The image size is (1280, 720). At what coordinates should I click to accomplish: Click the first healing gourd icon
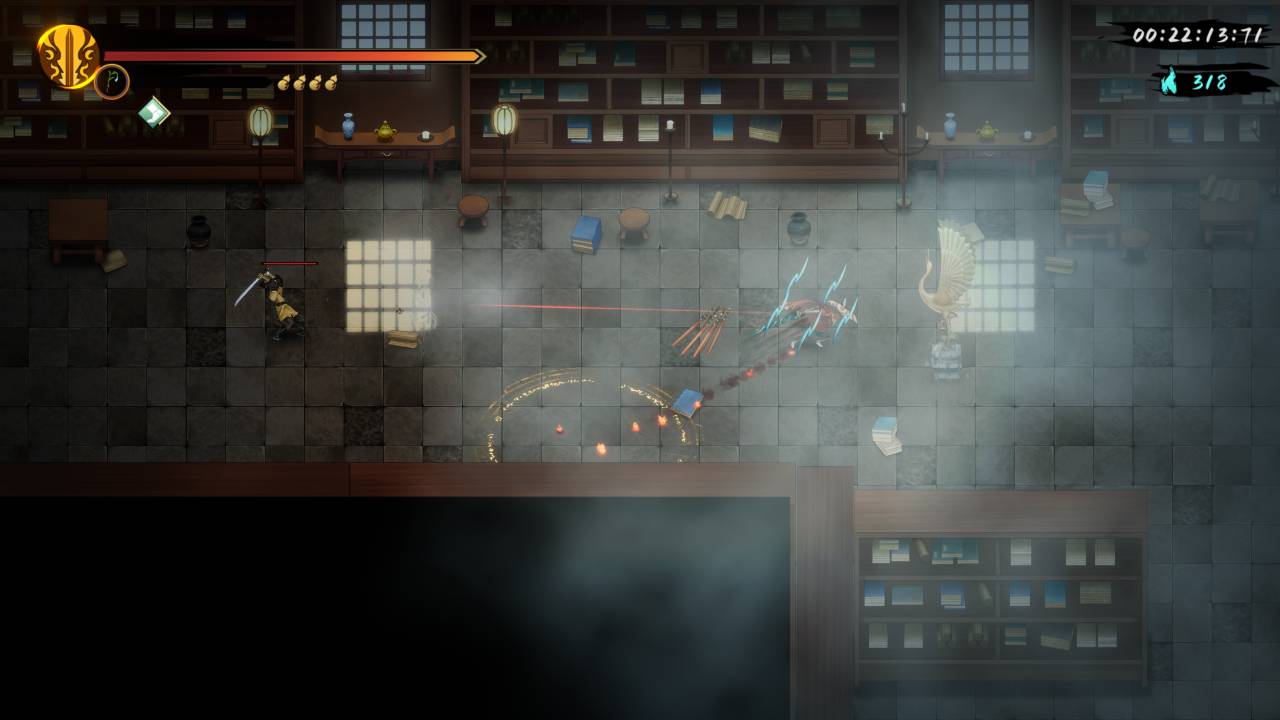tap(283, 84)
